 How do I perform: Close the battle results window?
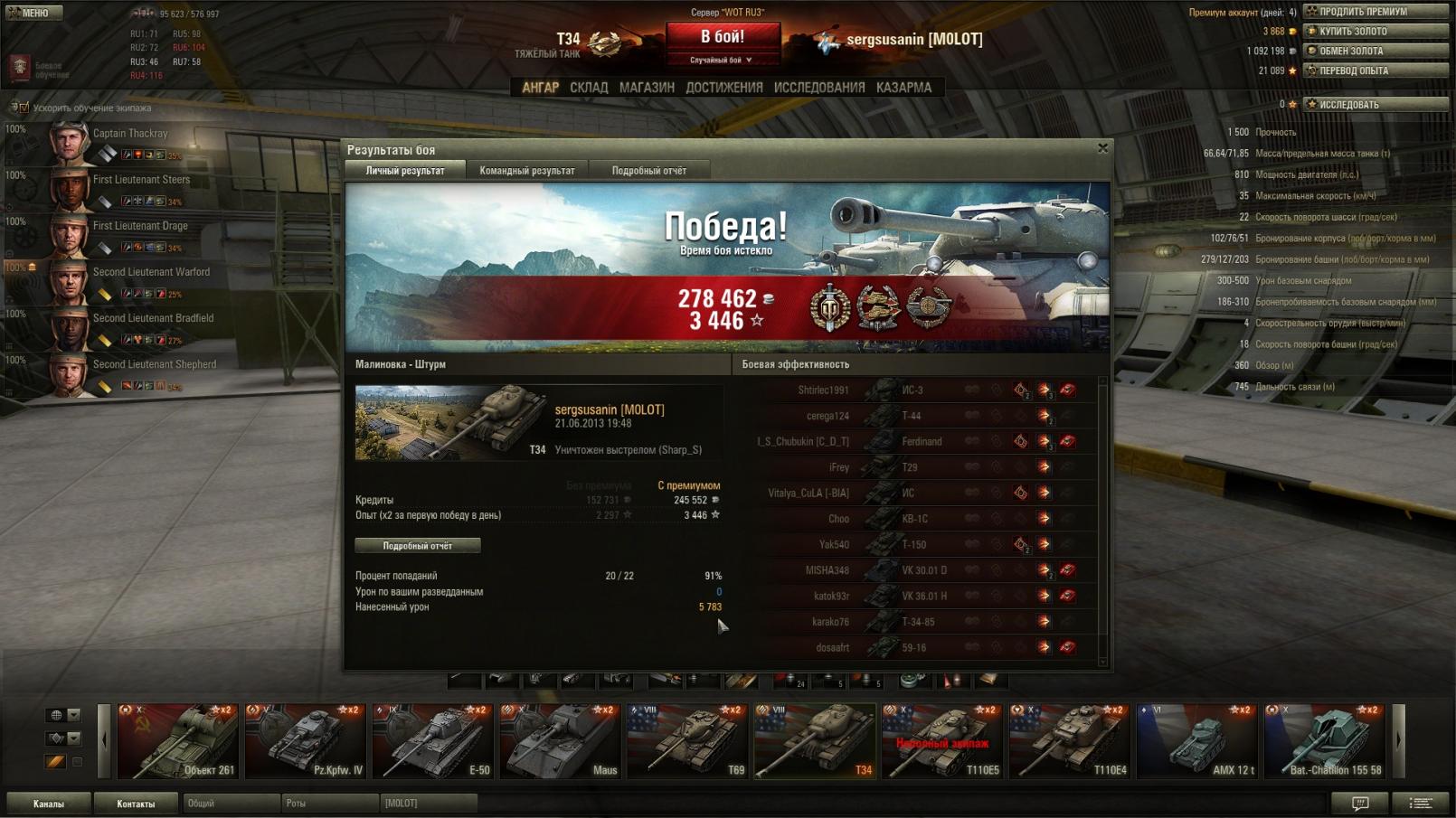1102,148
